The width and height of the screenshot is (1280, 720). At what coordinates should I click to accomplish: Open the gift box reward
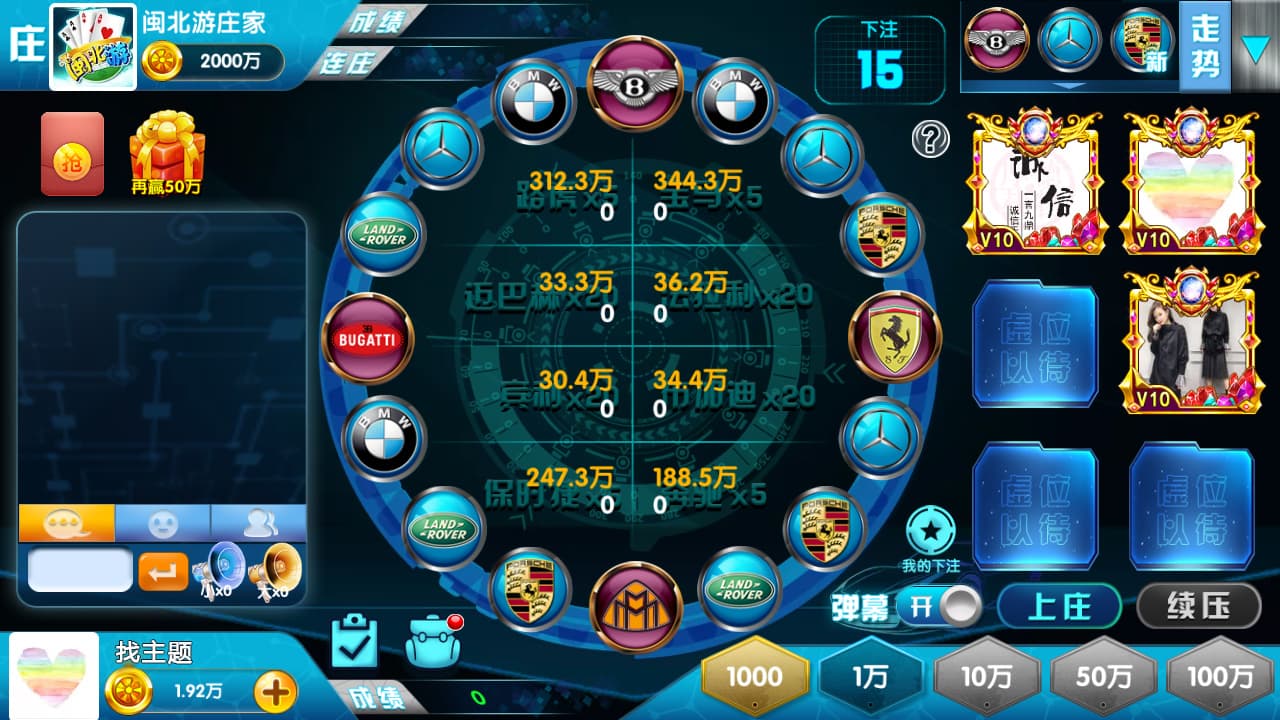coord(166,150)
